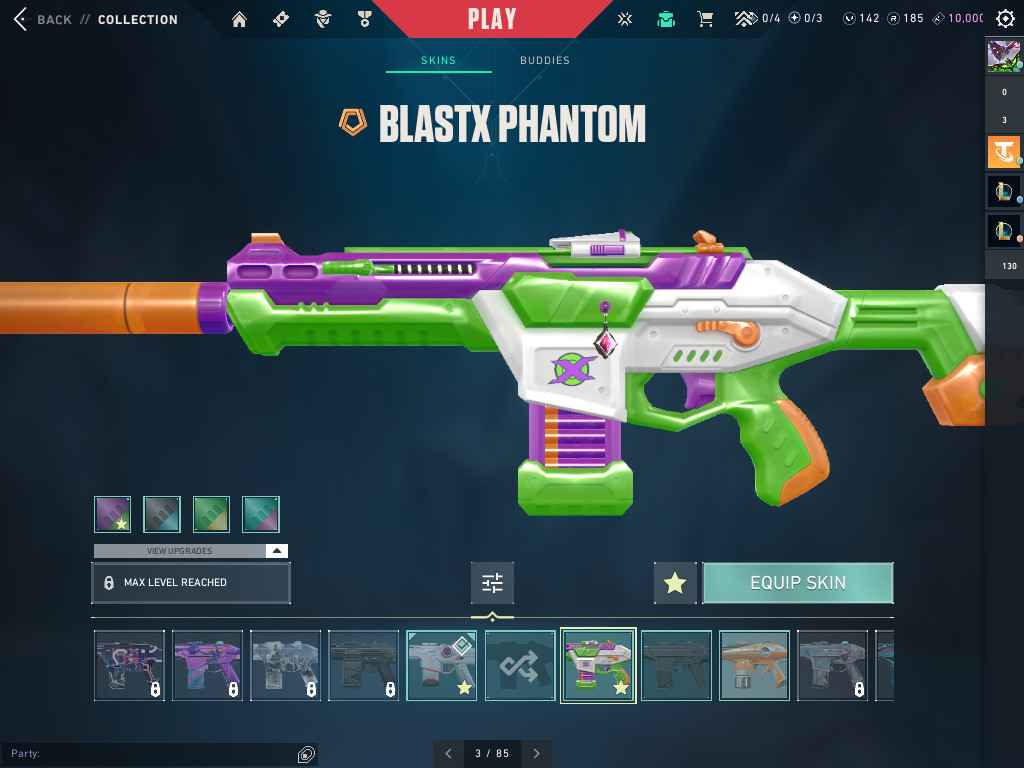
Task: Open the party chat swirl icon
Action: click(x=306, y=754)
